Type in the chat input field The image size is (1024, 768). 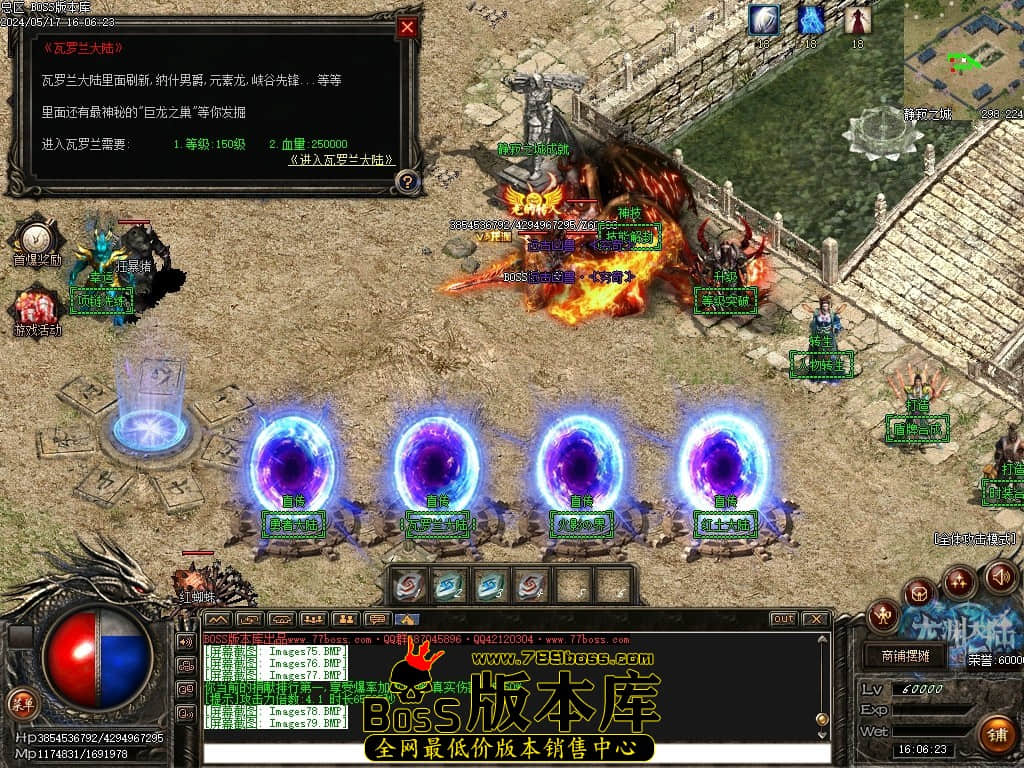tap(515, 753)
